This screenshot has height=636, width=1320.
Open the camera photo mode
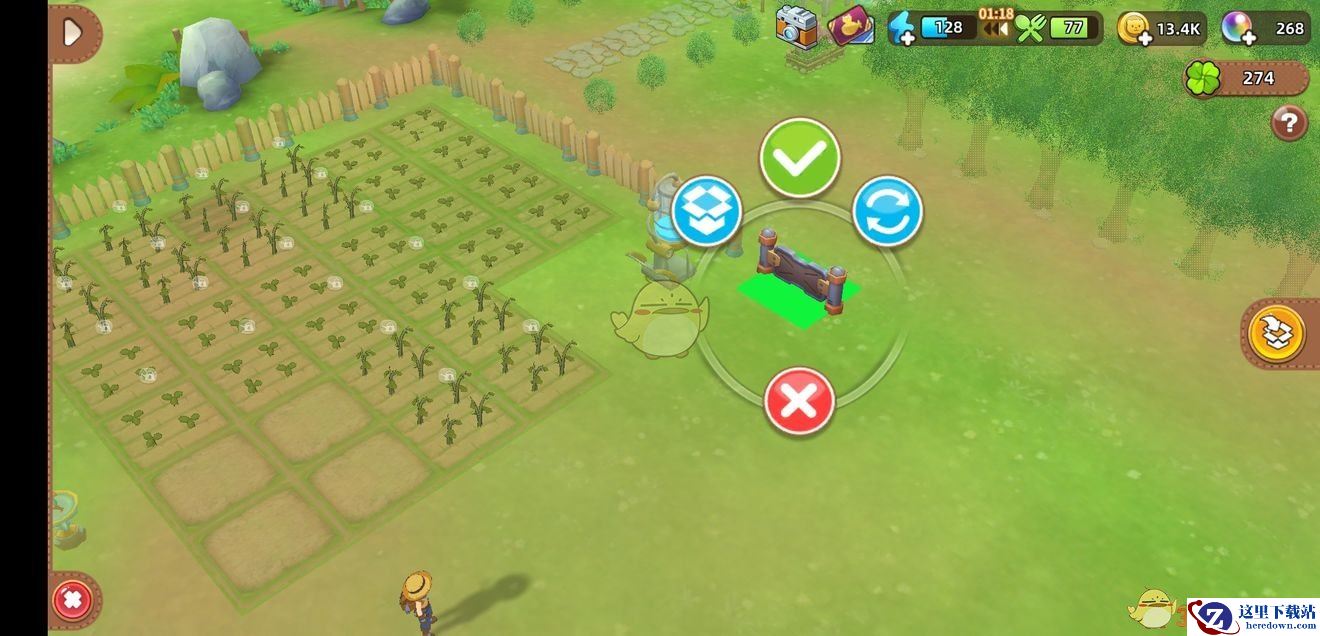tap(796, 26)
